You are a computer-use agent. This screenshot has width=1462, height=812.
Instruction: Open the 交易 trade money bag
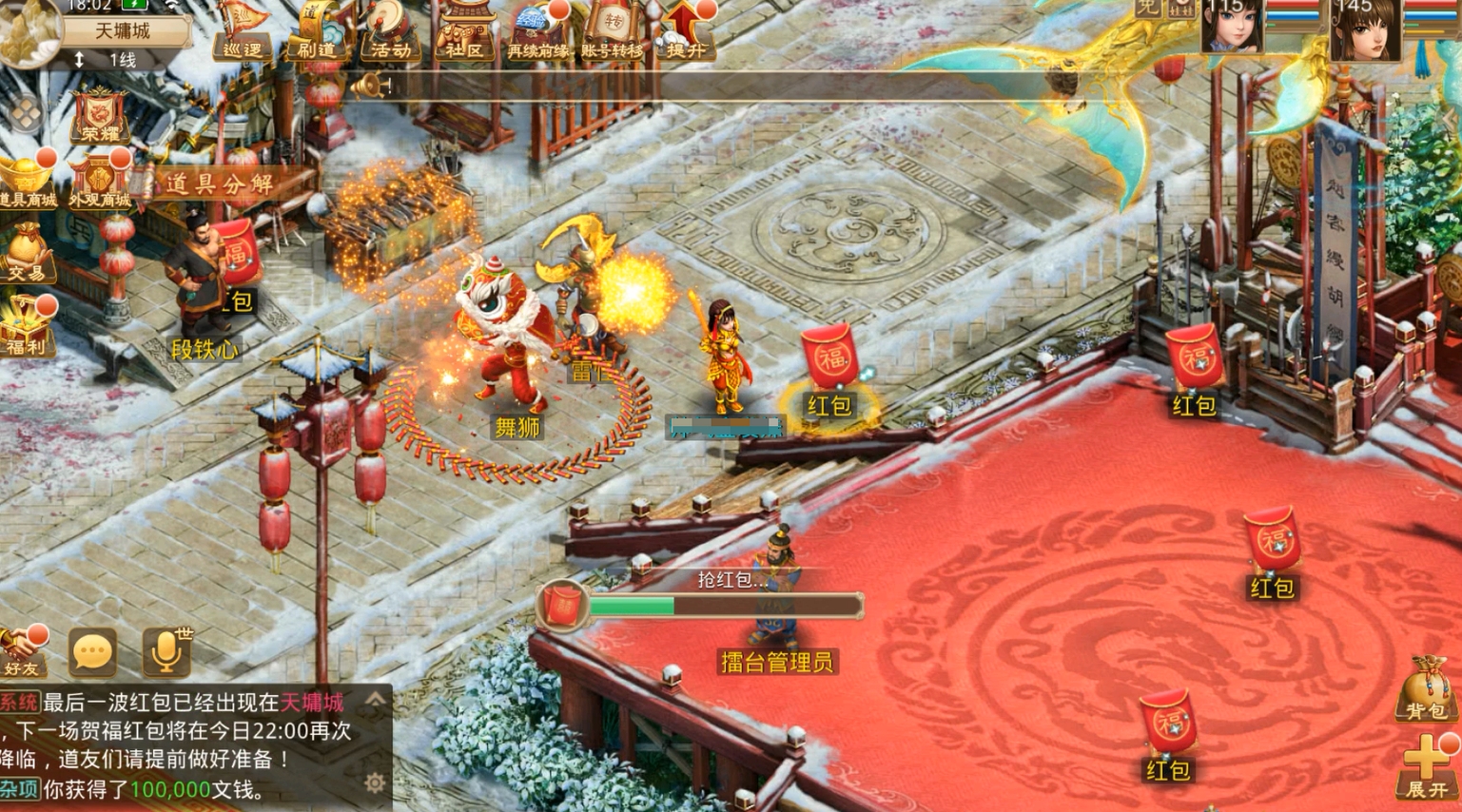(x=26, y=254)
